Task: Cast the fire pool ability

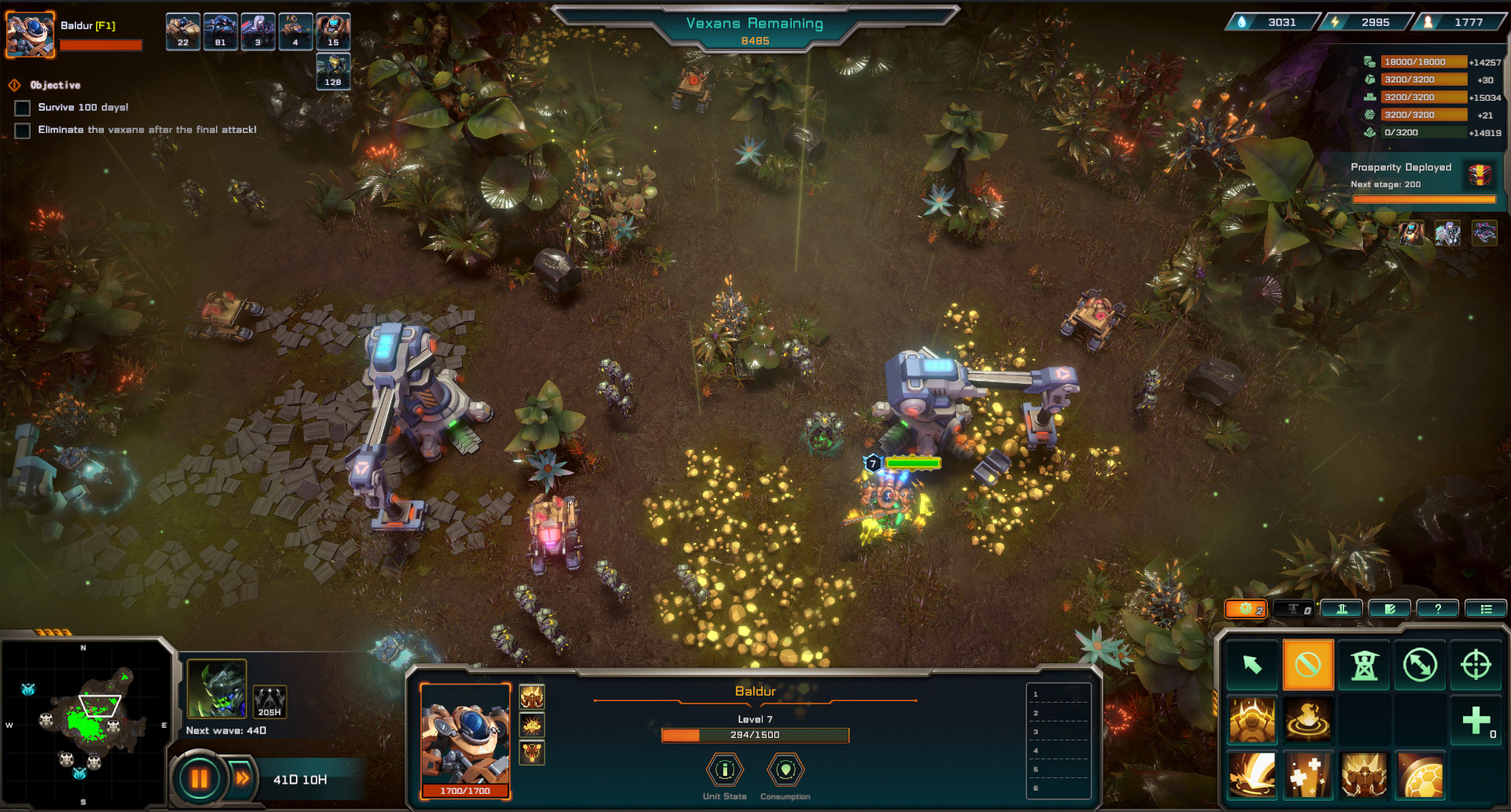Action: (1308, 721)
